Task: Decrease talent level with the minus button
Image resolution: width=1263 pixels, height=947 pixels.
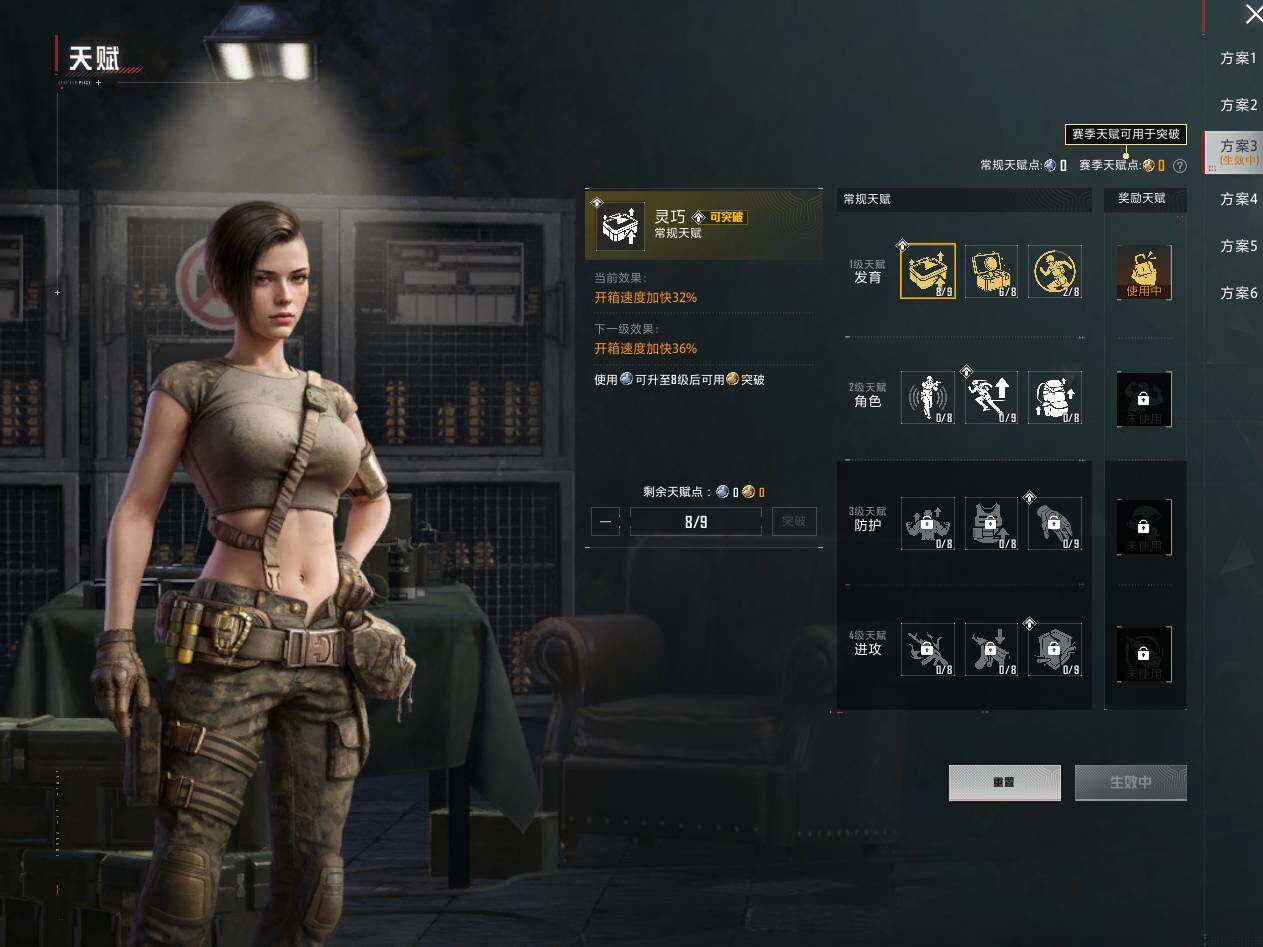Action: click(x=605, y=521)
